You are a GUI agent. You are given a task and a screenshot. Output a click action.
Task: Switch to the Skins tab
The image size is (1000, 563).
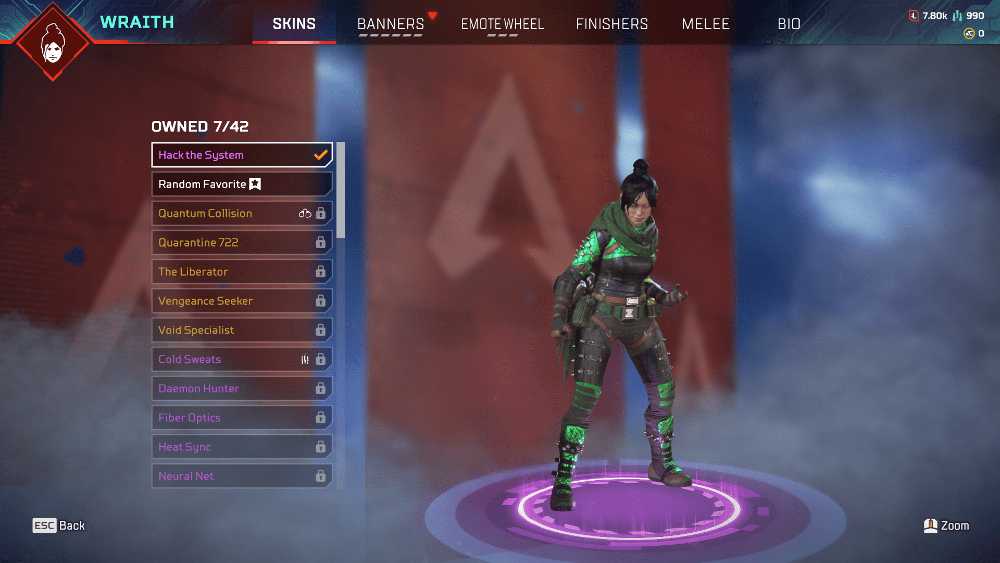(294, 24)
